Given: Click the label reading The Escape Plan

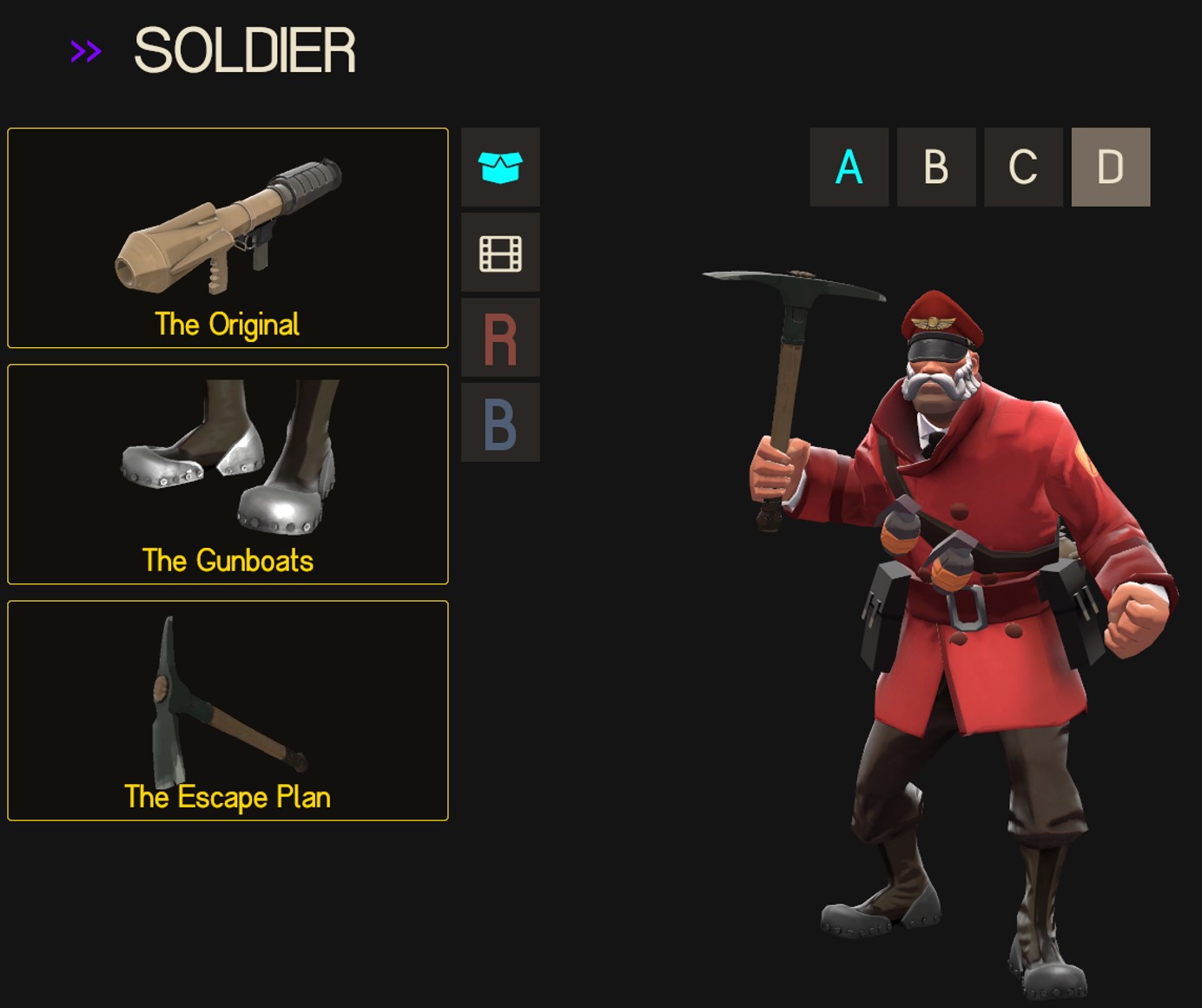Looking at the screenshot, I should pyautogui.click(x=227, y=796).
